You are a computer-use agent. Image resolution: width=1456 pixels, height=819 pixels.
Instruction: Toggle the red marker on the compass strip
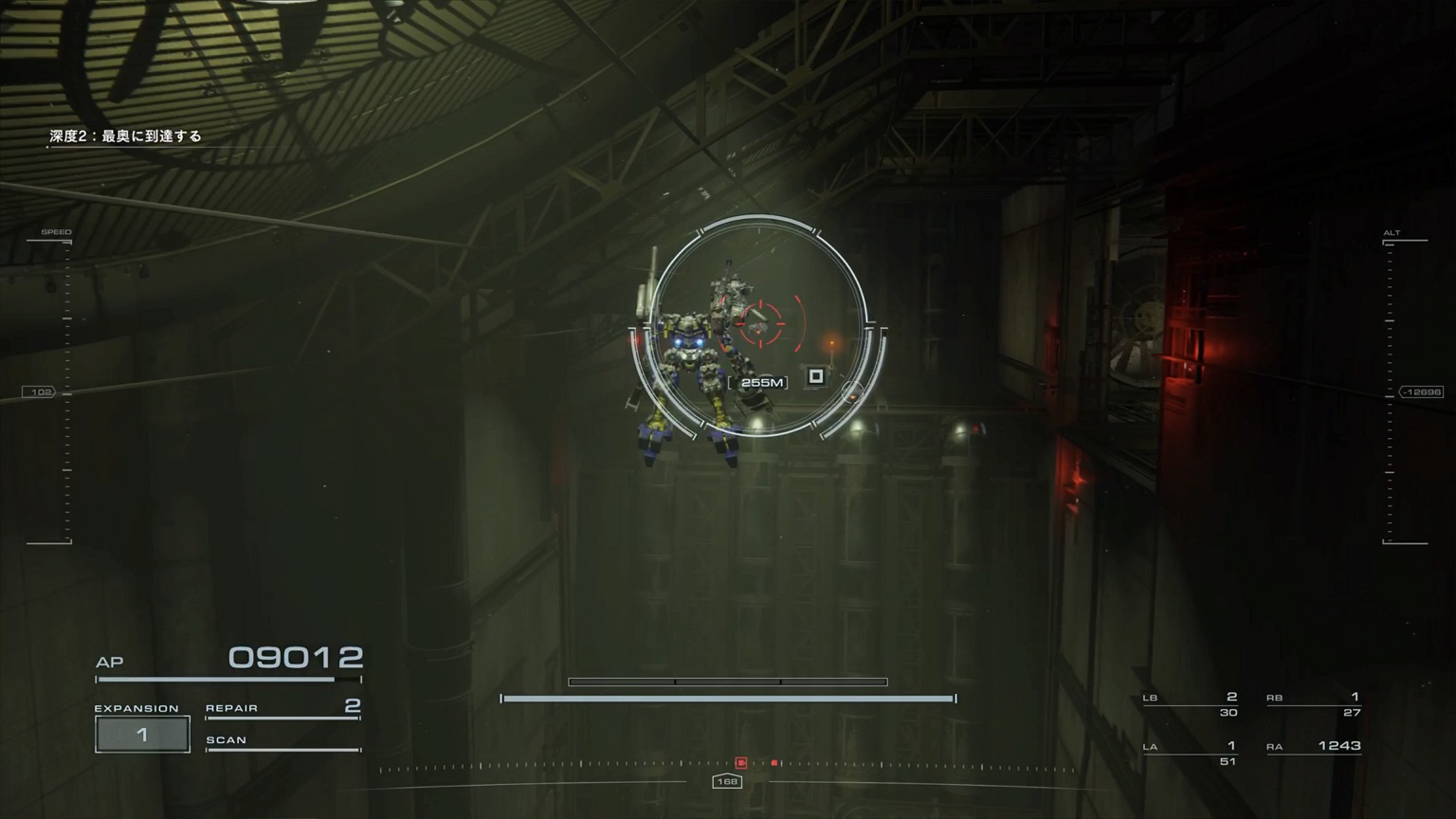pos(739,761)
